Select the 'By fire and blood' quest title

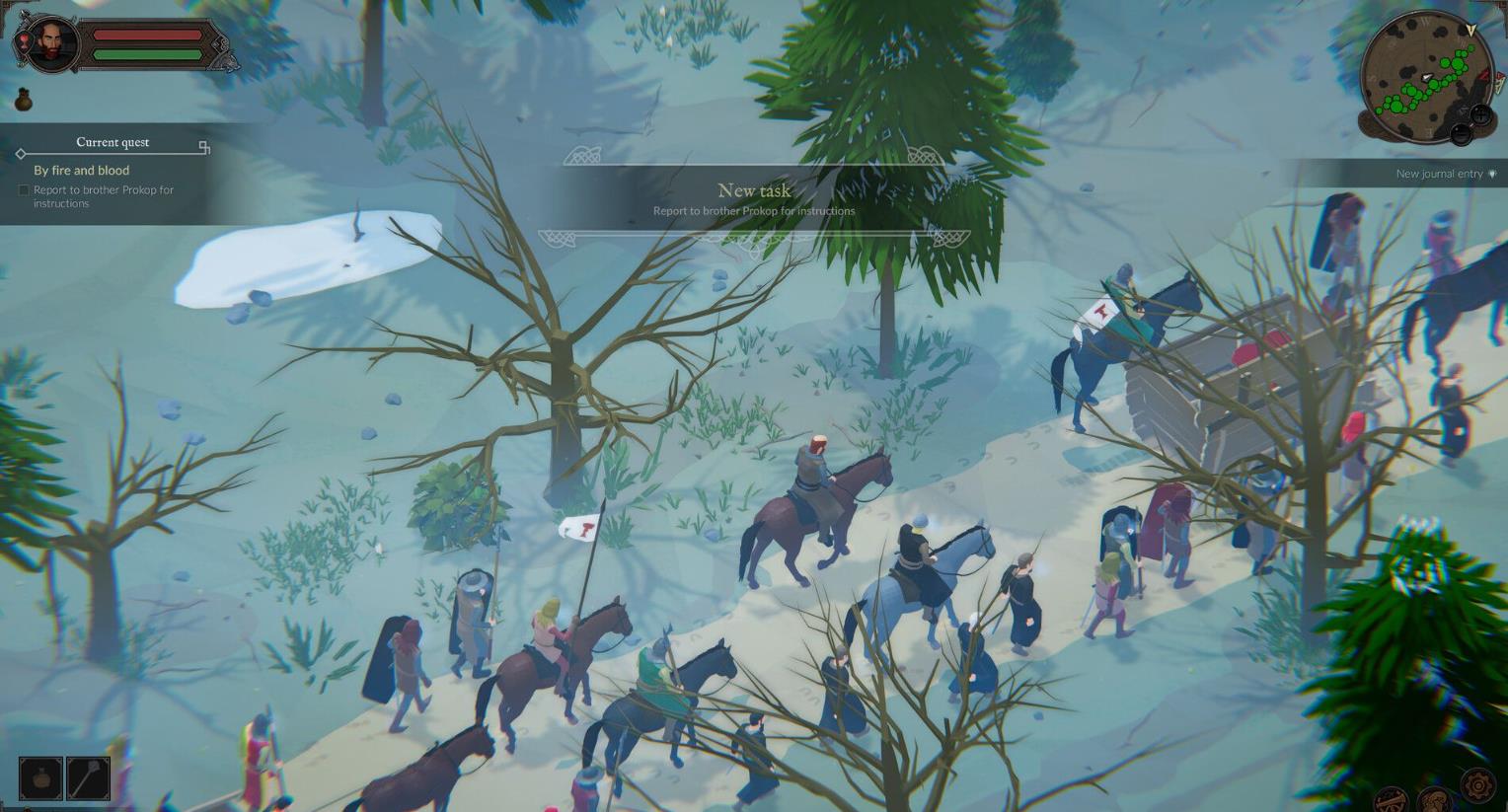[x=82, y=171]
